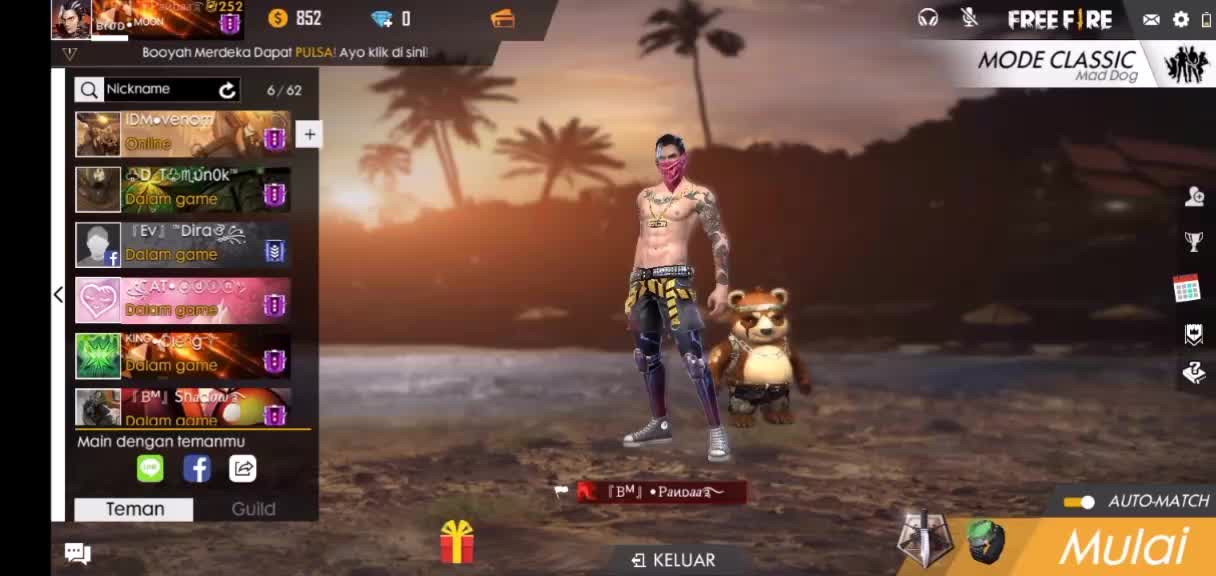Leave the lobby with Keluar button
This screenshot has height=576, width=1216.
(x=674, y=560)
